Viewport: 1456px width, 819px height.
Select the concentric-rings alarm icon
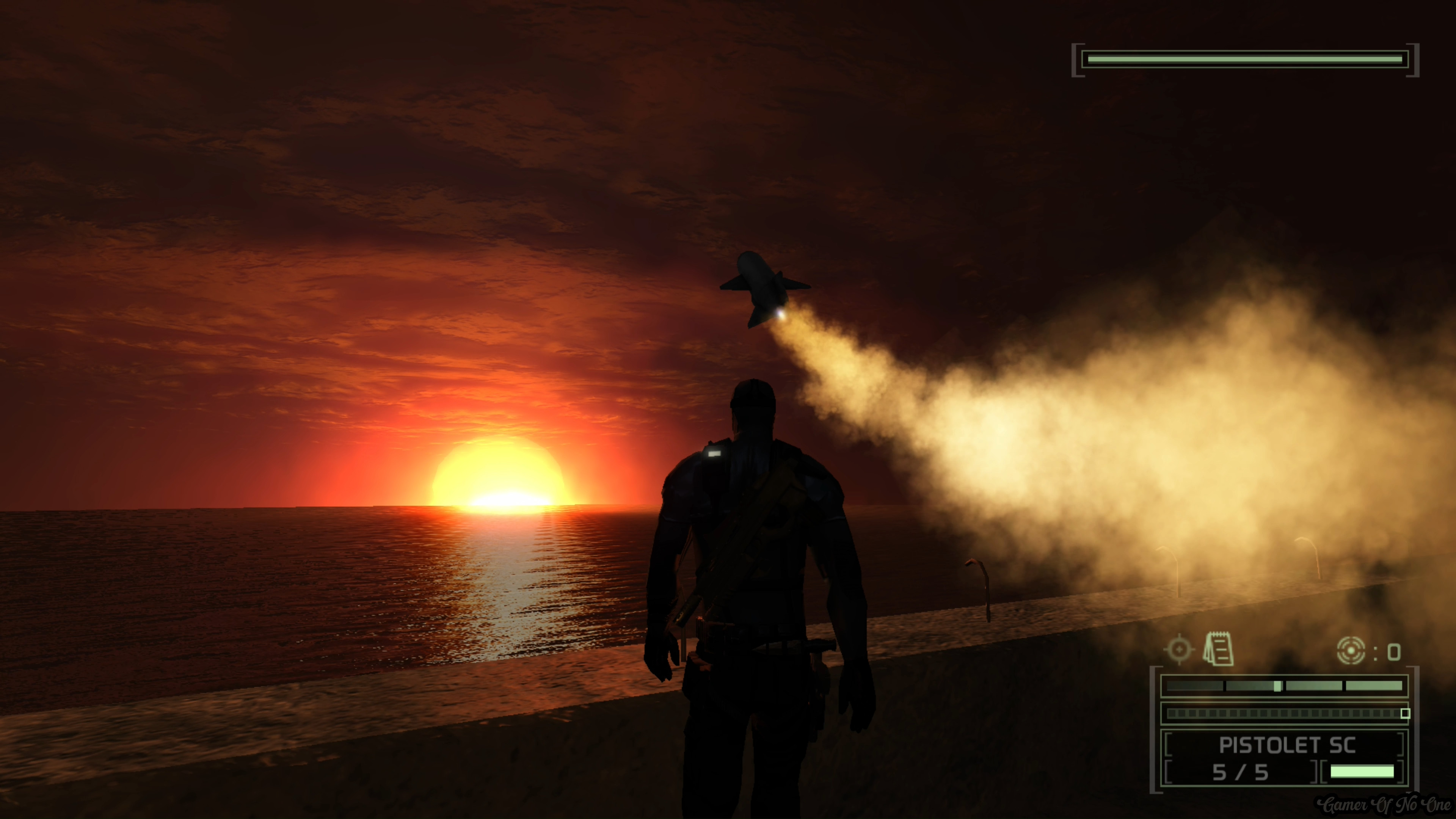tap(1351, 651)
